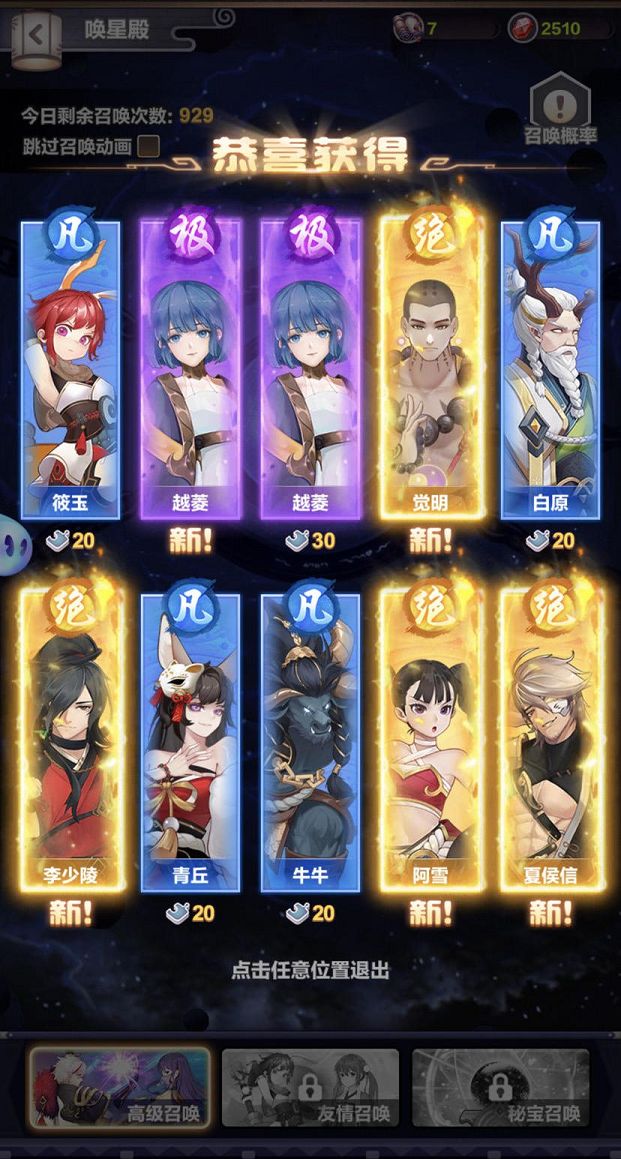Image resolution: width=621 pixels, height=1159 pixels.
Task: Select the 觉明 hero card
Action: pyautogui.click(x=431, y=370)
